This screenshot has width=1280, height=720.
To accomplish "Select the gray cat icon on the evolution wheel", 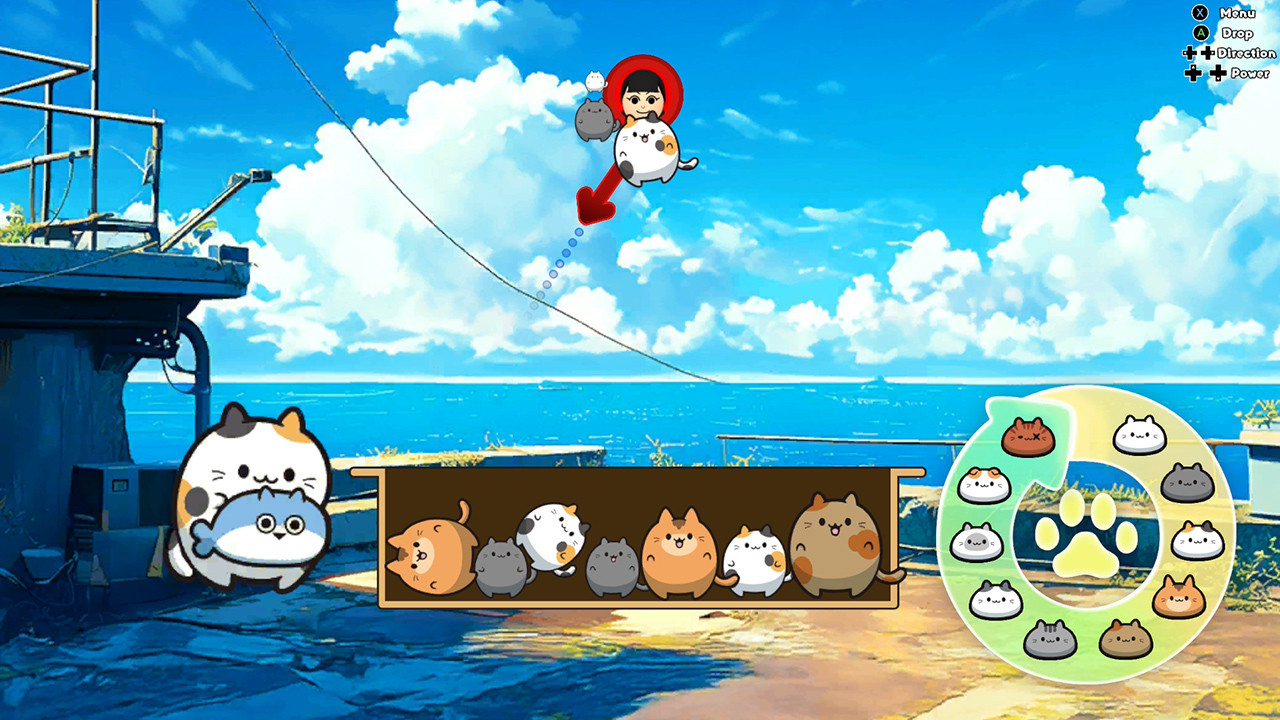I will point(1186,480).
